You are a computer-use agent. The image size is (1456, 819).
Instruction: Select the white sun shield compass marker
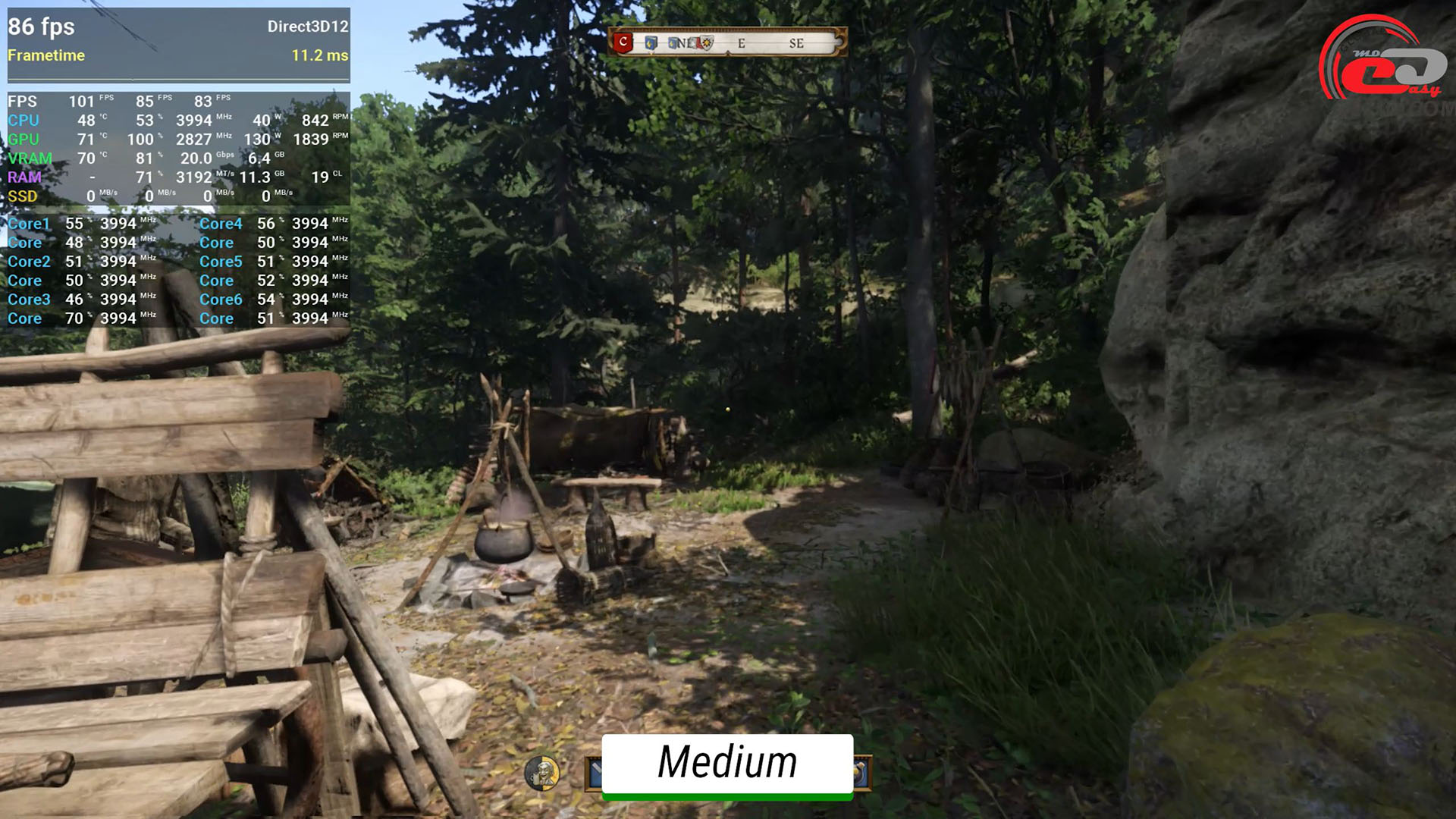click(x=707, y=43)
